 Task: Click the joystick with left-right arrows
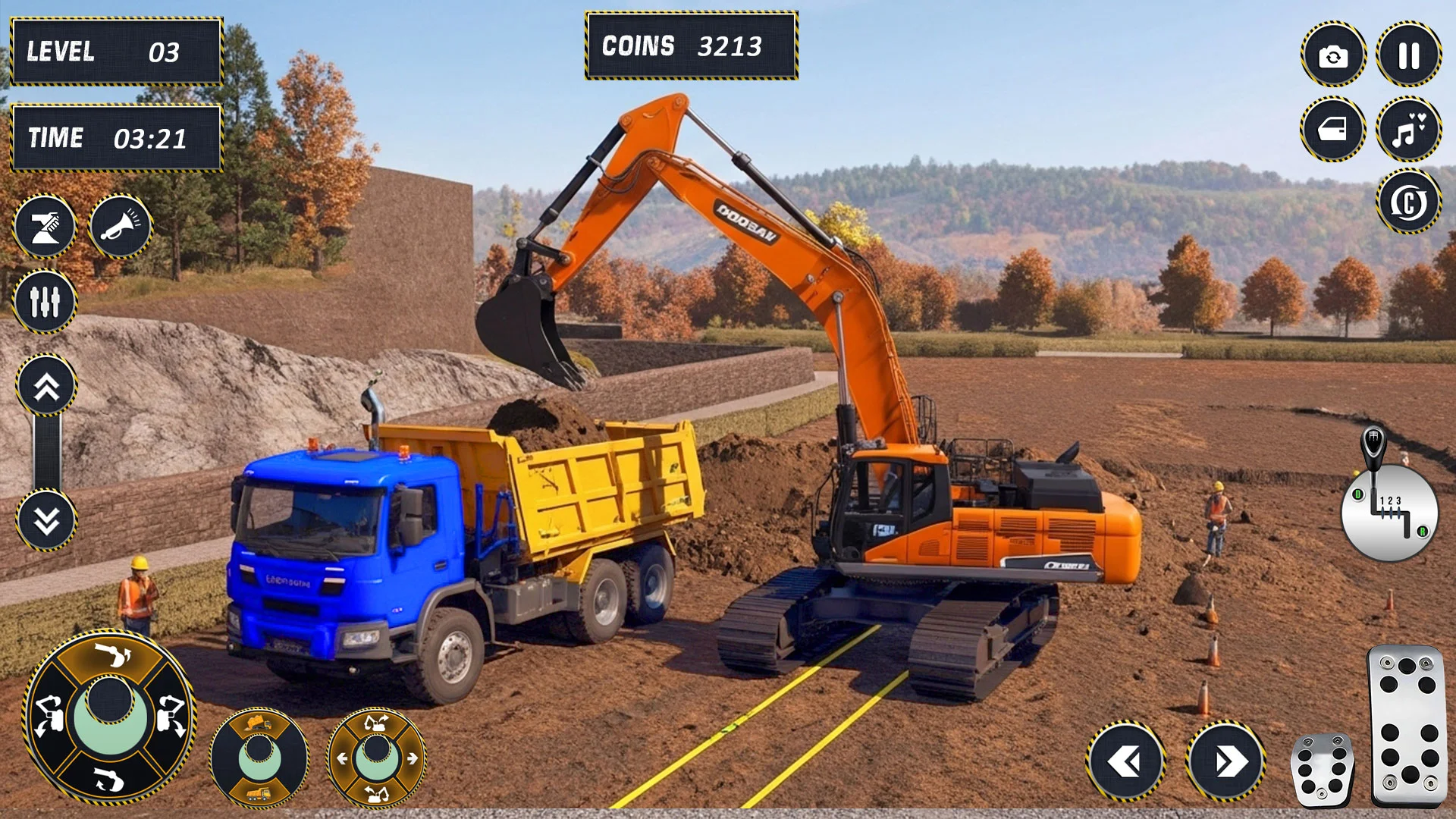(377, 757)
